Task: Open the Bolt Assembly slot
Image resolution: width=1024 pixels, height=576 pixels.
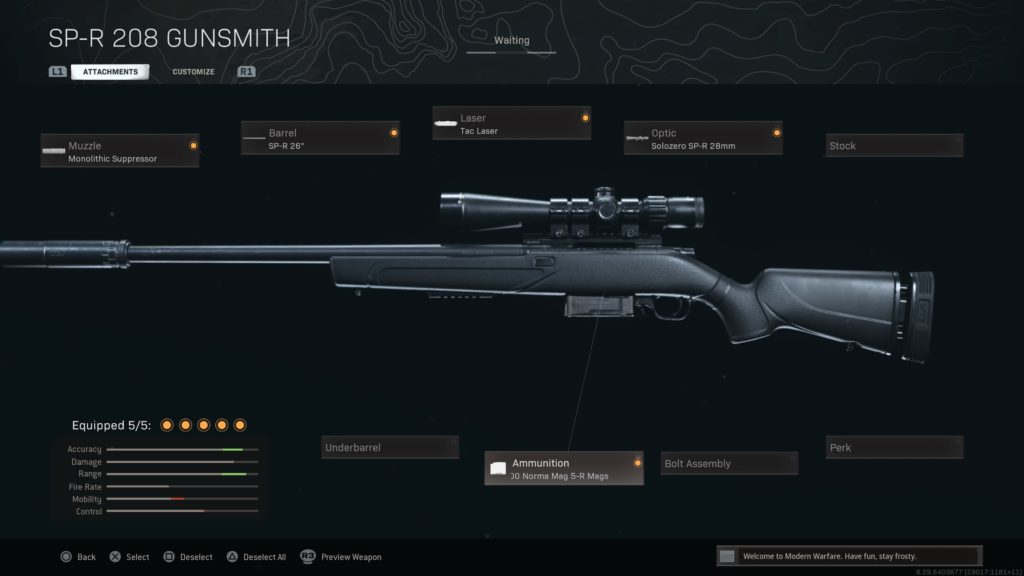Action: (730, 463)
